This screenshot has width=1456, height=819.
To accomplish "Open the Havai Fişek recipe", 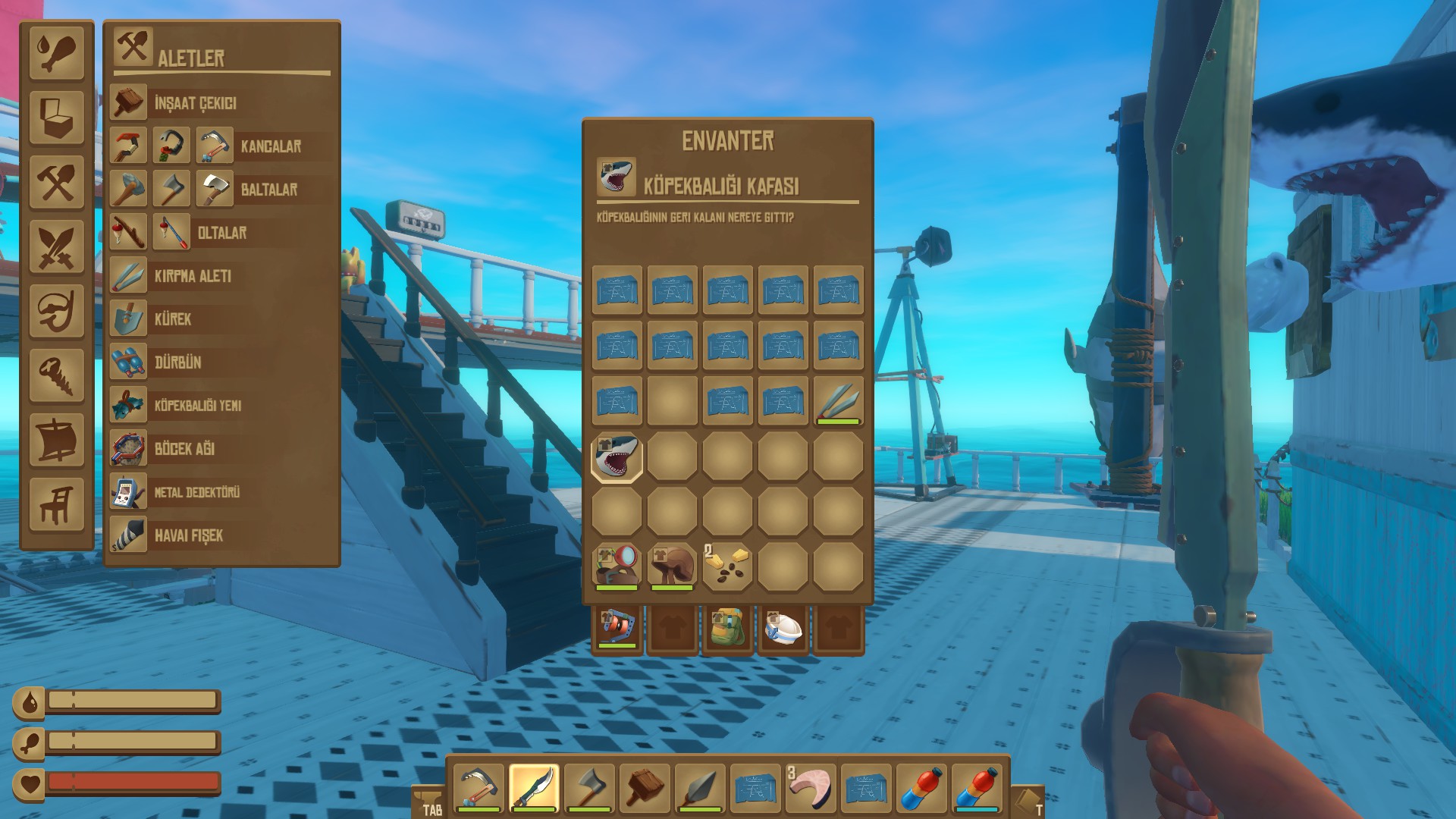I will pyautogui.click(x=188, y=535).
